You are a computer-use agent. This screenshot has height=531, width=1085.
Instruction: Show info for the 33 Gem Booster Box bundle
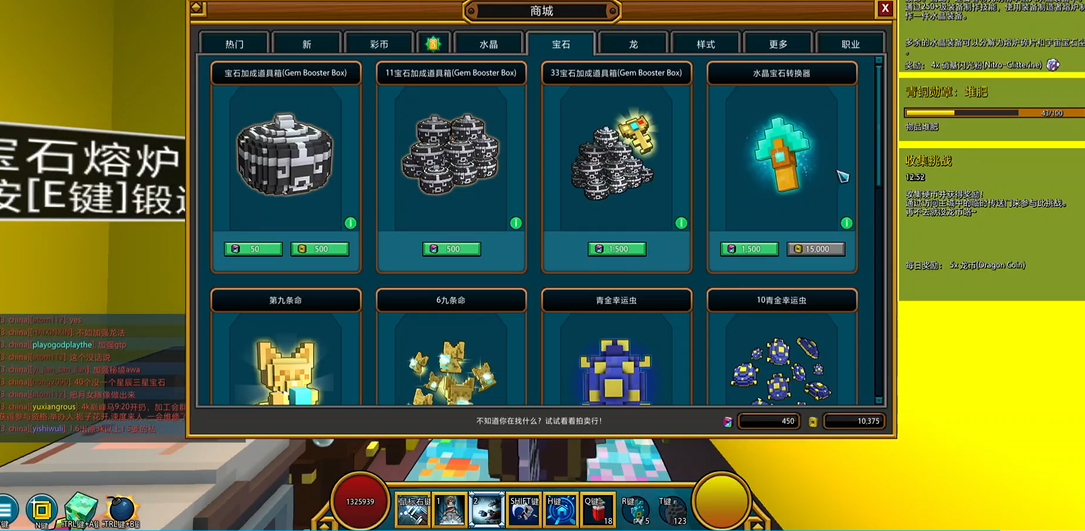coord(681,223)
